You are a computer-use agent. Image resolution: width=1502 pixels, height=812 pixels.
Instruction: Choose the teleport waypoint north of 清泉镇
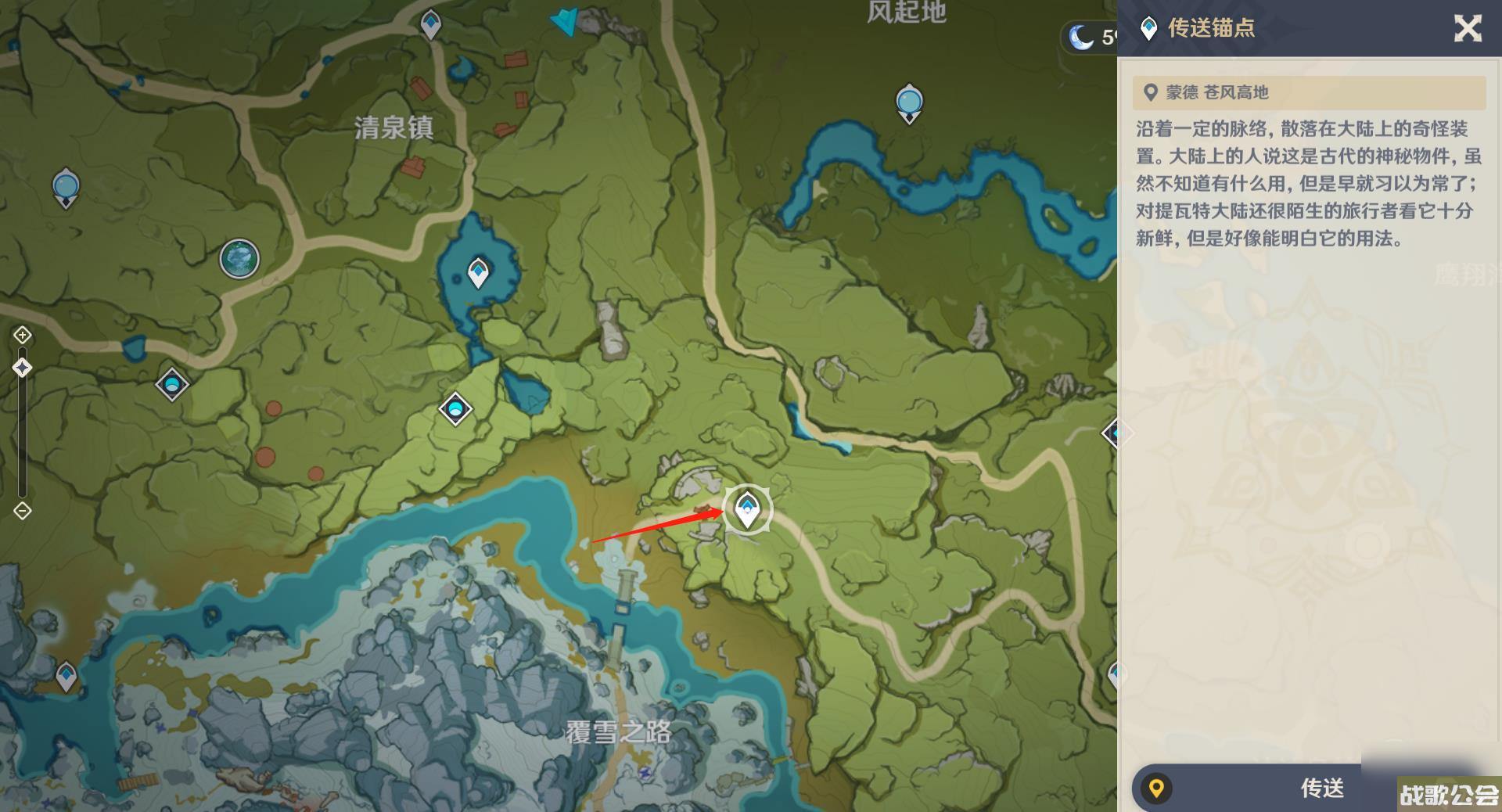click(430, 23)
